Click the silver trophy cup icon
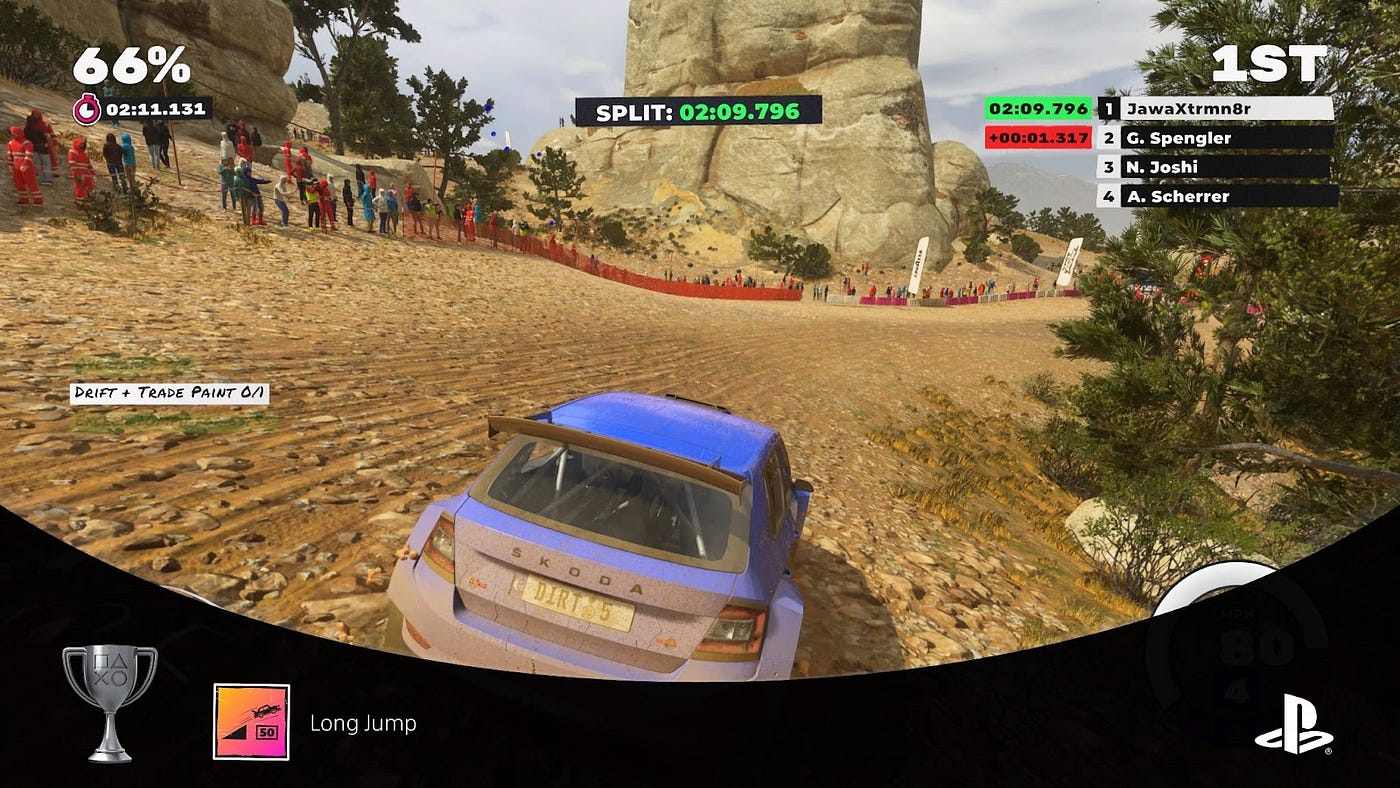Viewport: 1400px width, 788px height. 110,701
